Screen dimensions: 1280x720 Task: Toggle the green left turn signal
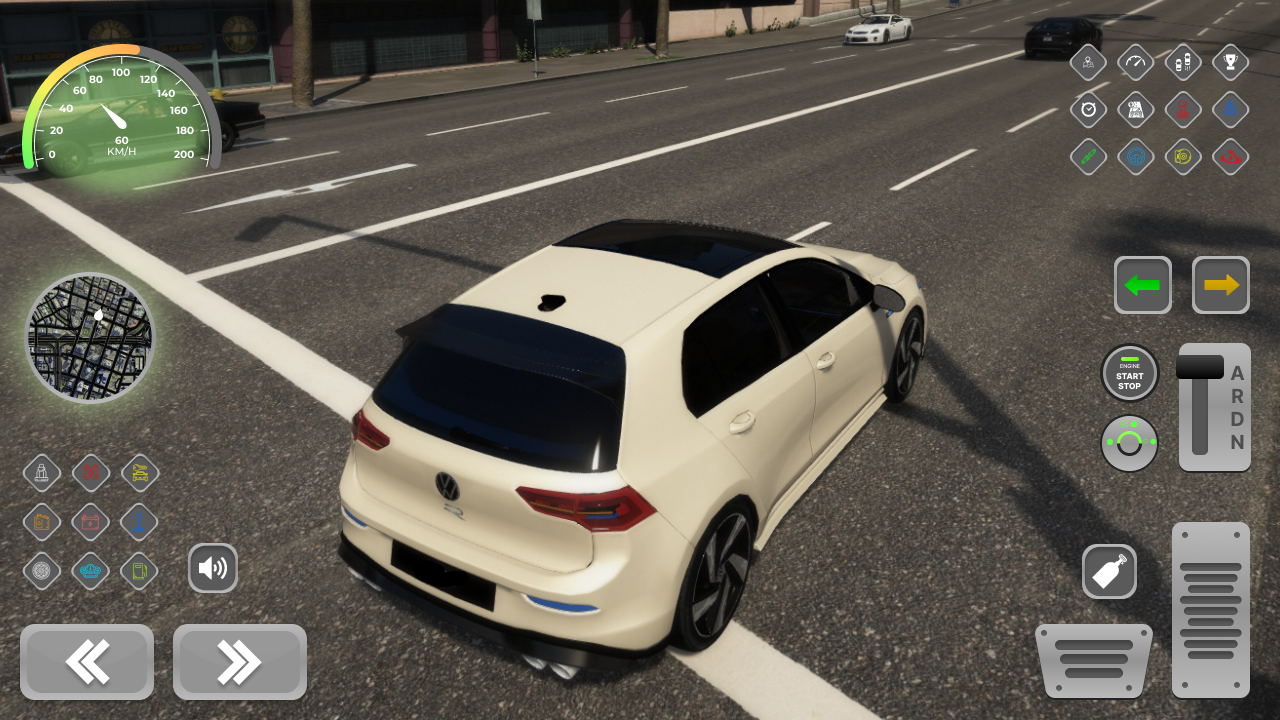[x=1143, y=285]
